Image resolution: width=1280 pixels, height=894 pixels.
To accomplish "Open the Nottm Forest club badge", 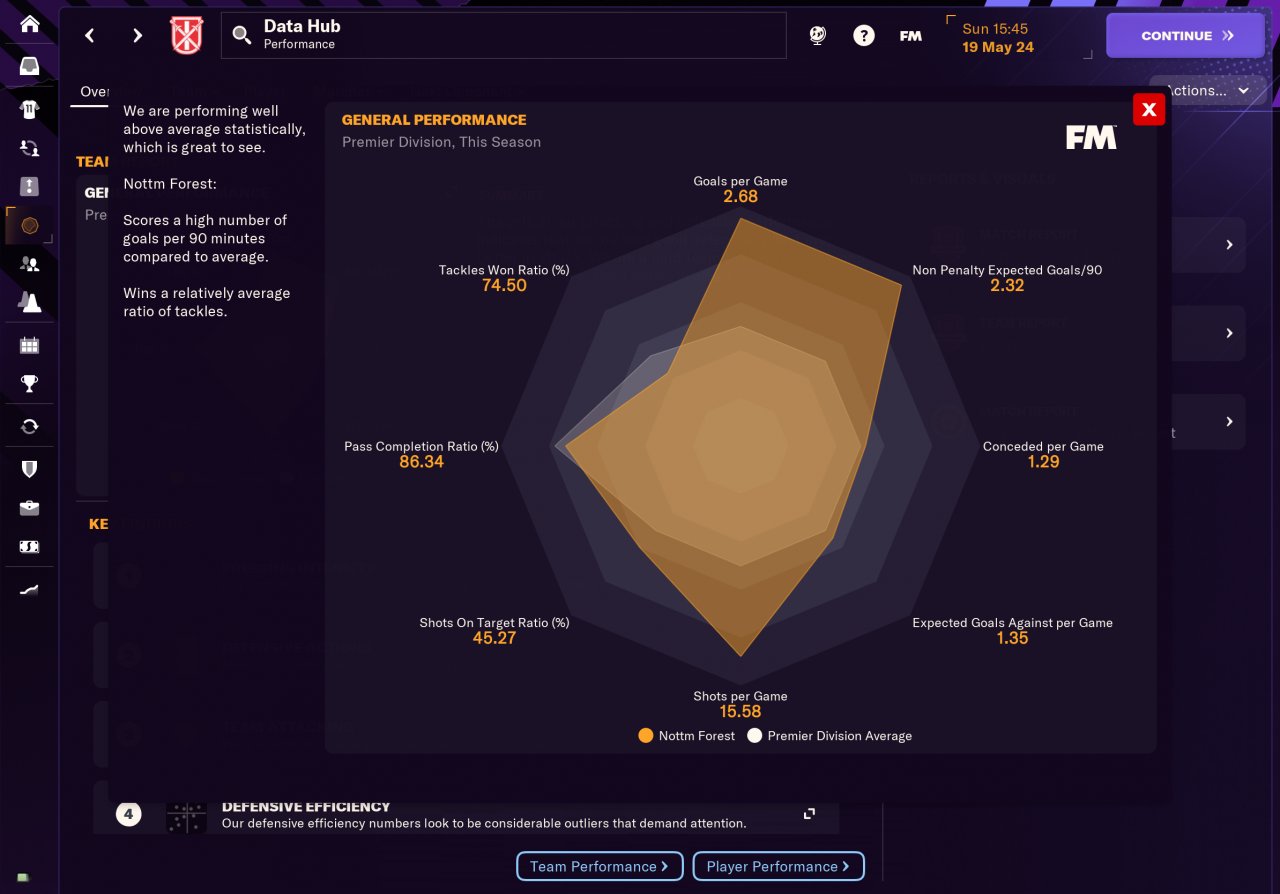I will (187, 36).
